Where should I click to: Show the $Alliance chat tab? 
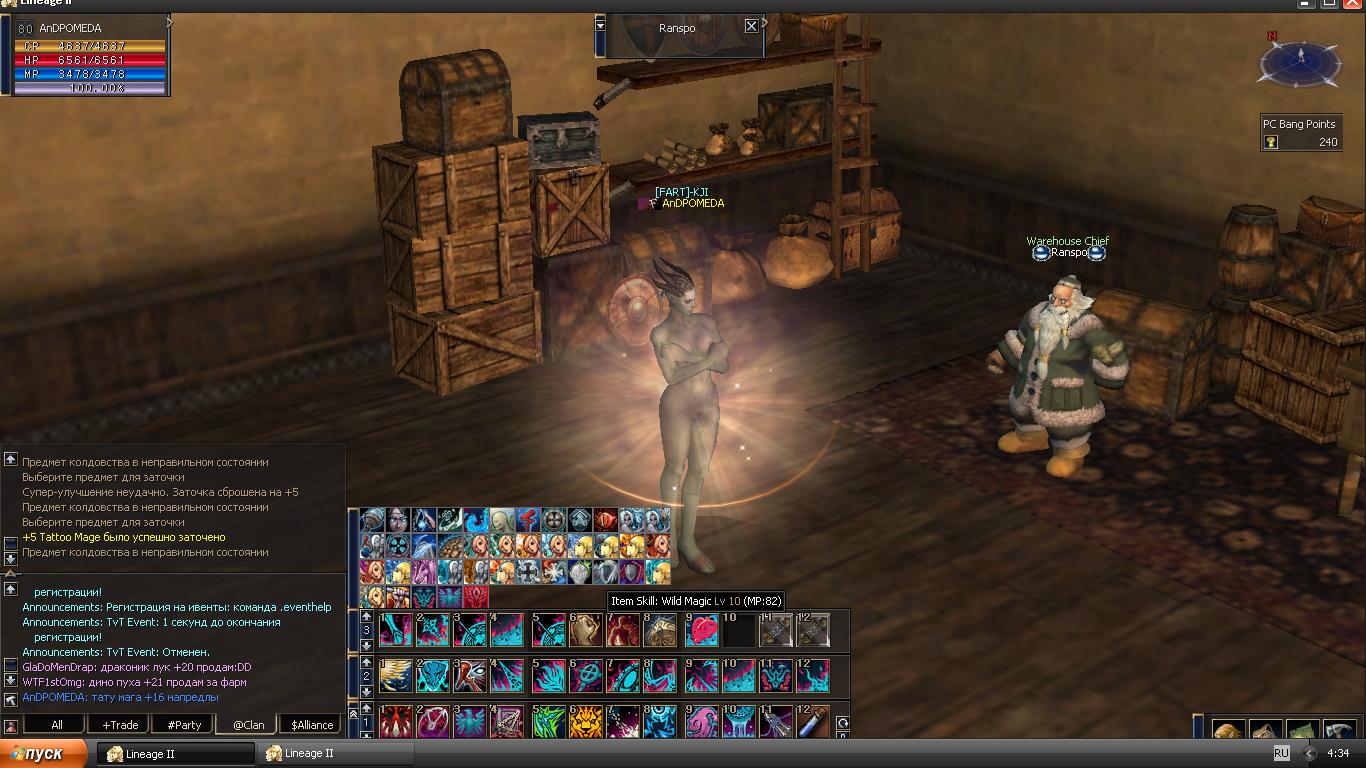point(312,725)
